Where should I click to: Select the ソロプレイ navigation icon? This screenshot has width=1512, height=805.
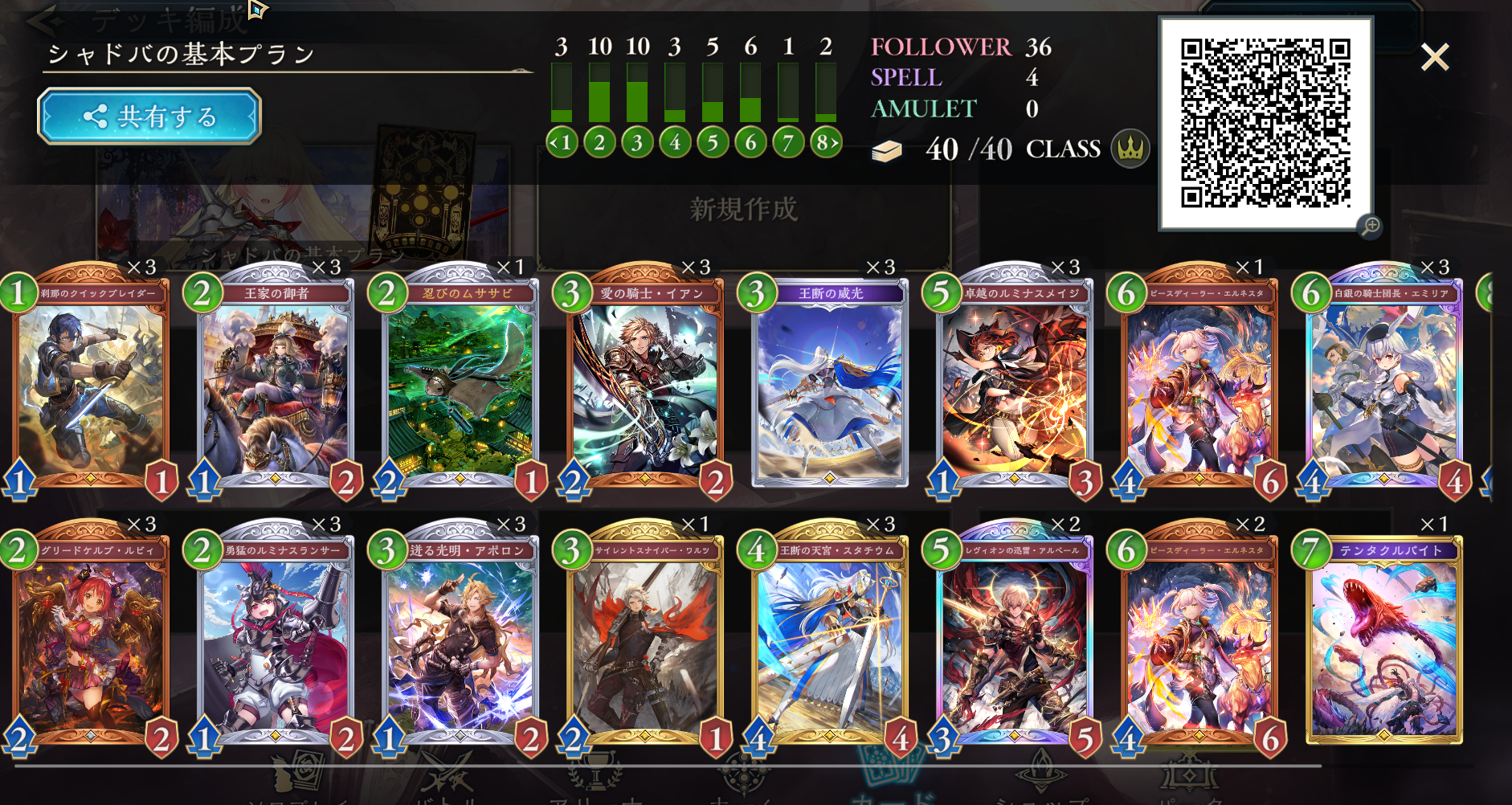297,771
